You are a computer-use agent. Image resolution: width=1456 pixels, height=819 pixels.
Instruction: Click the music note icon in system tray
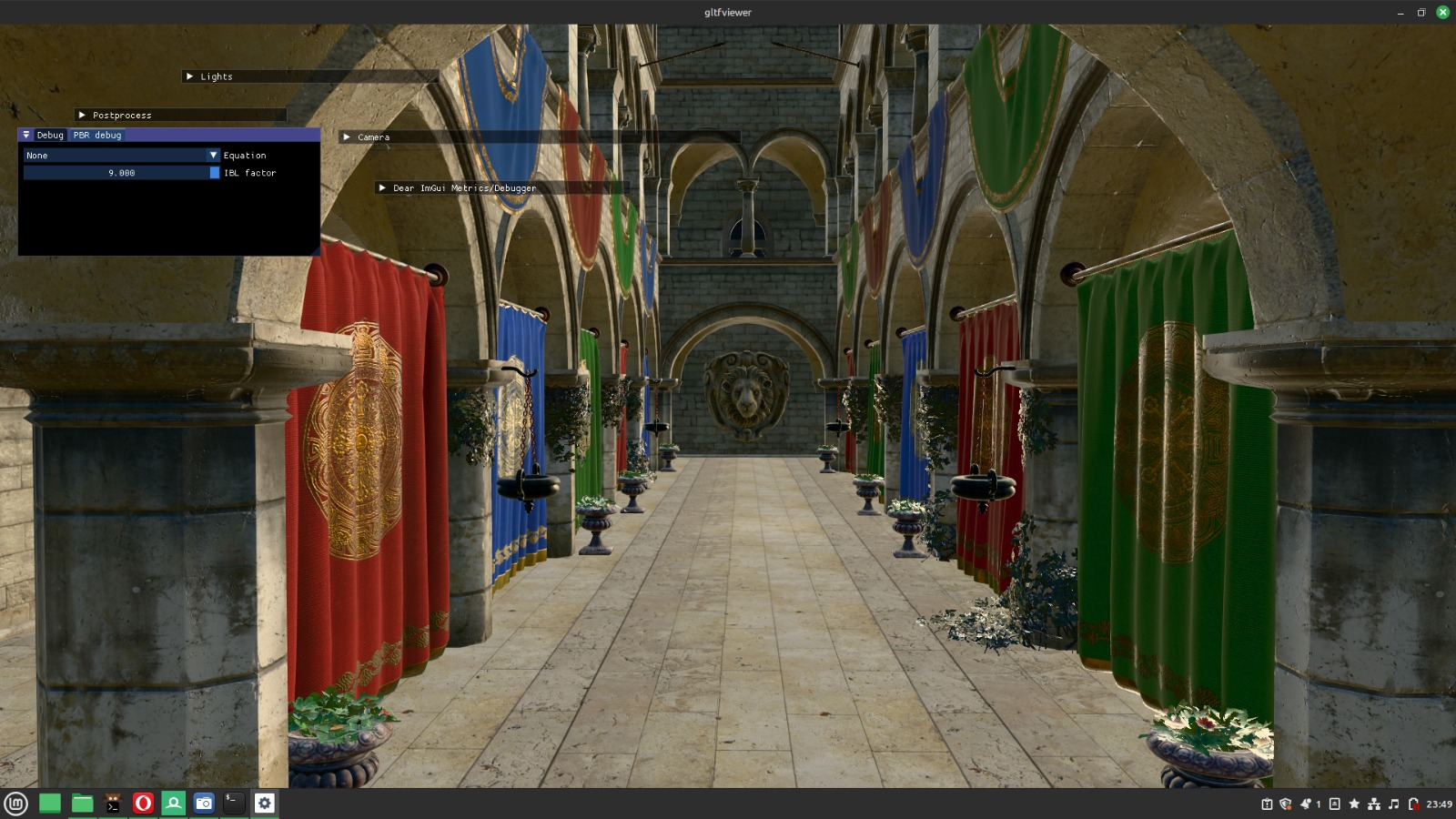[x=1395, y=804]
